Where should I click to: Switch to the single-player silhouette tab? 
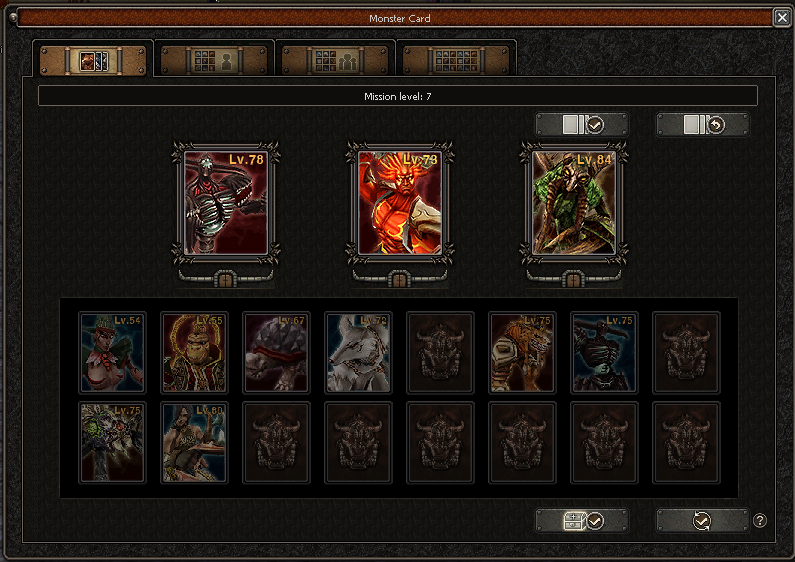tap(215, 60)
